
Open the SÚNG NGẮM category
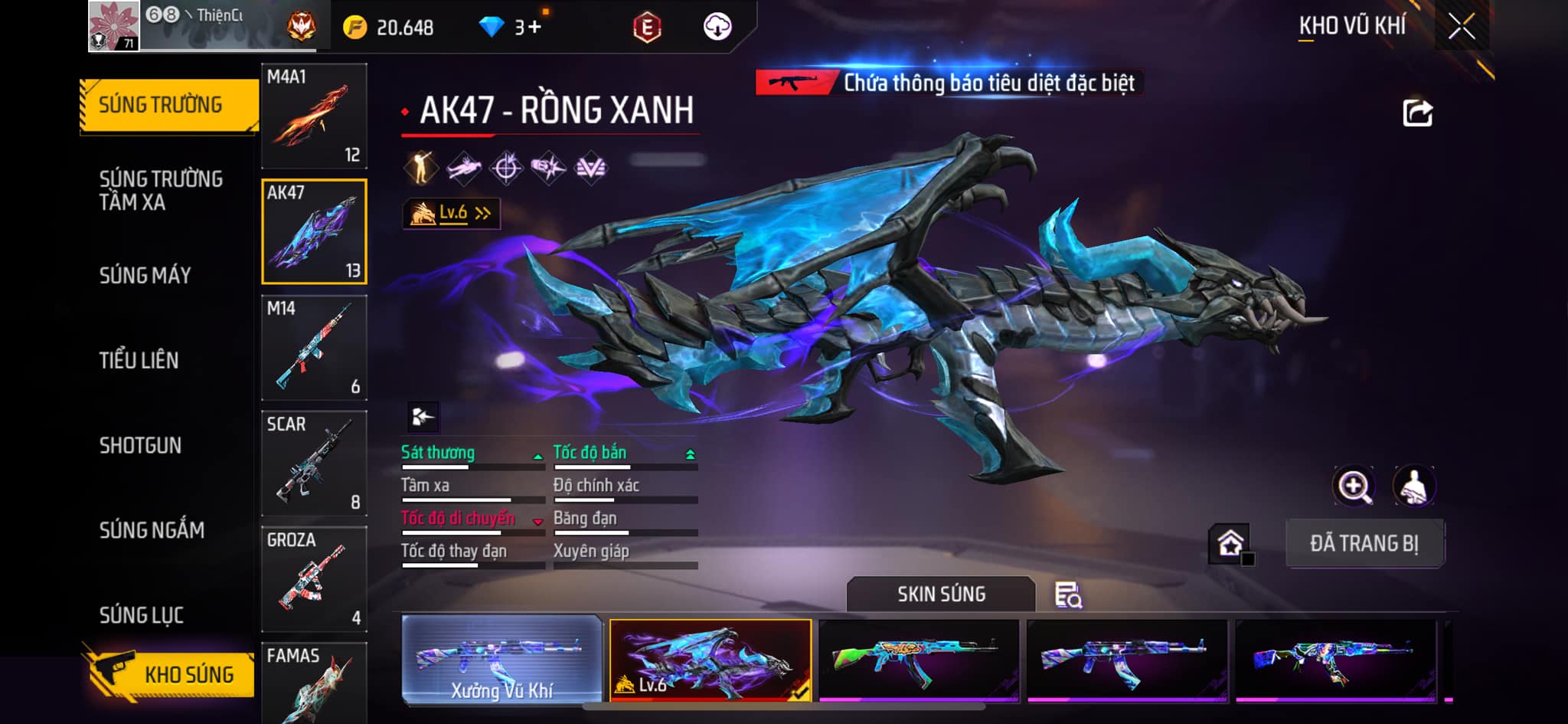coord(152,530)
